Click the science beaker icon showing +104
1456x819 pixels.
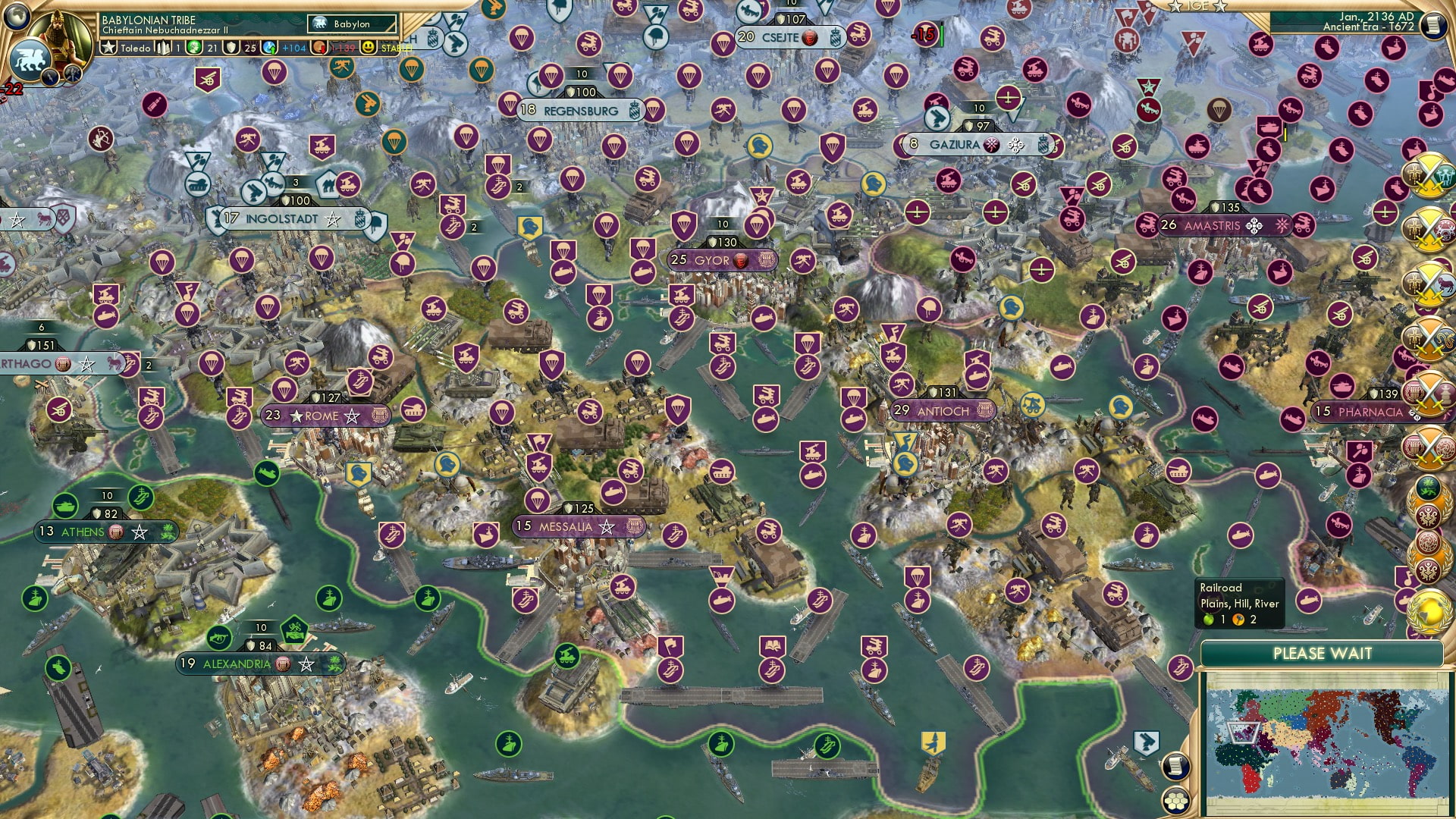click(x=269, y=46)
